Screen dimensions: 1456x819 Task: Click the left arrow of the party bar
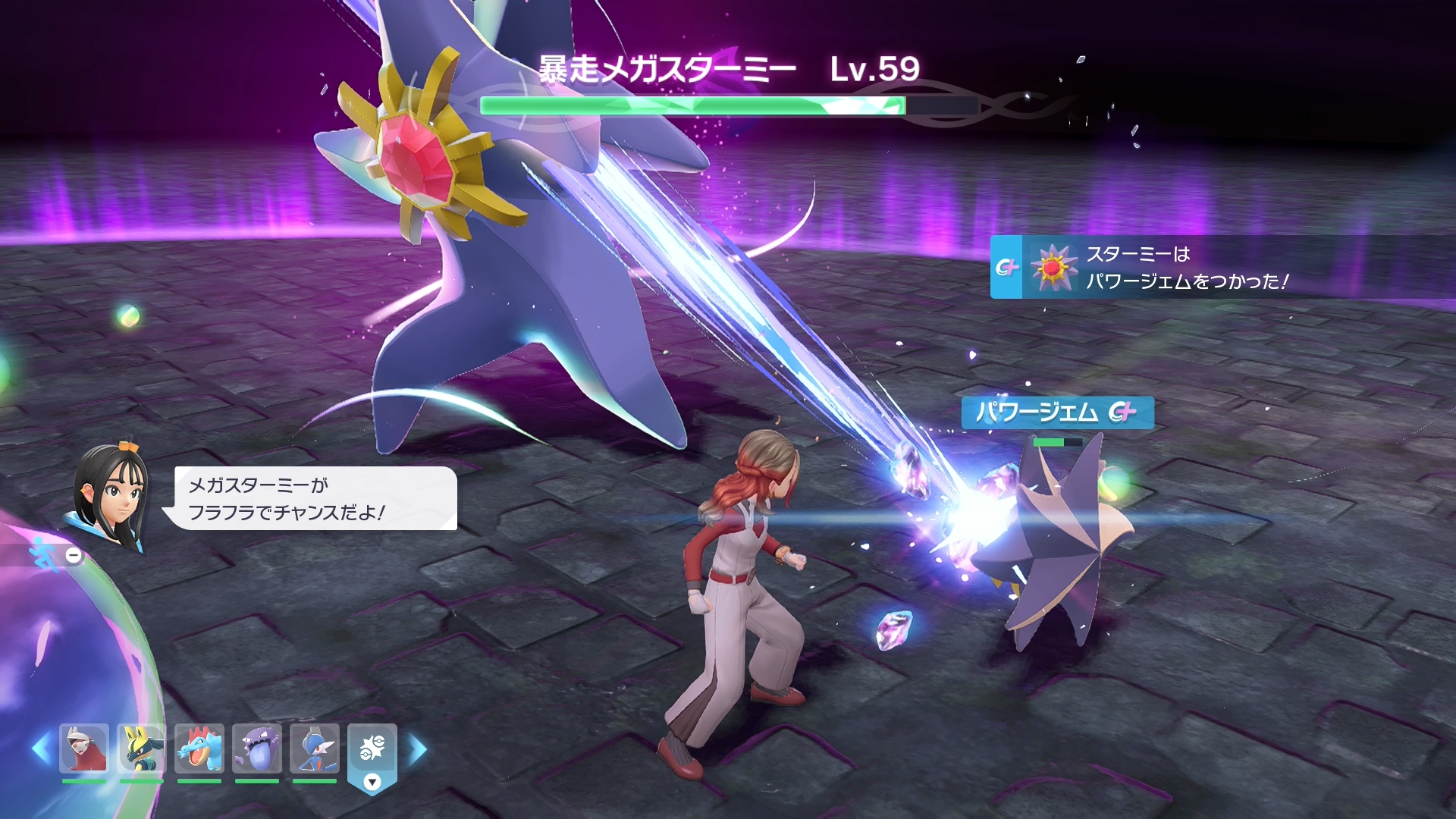(41, 749)
